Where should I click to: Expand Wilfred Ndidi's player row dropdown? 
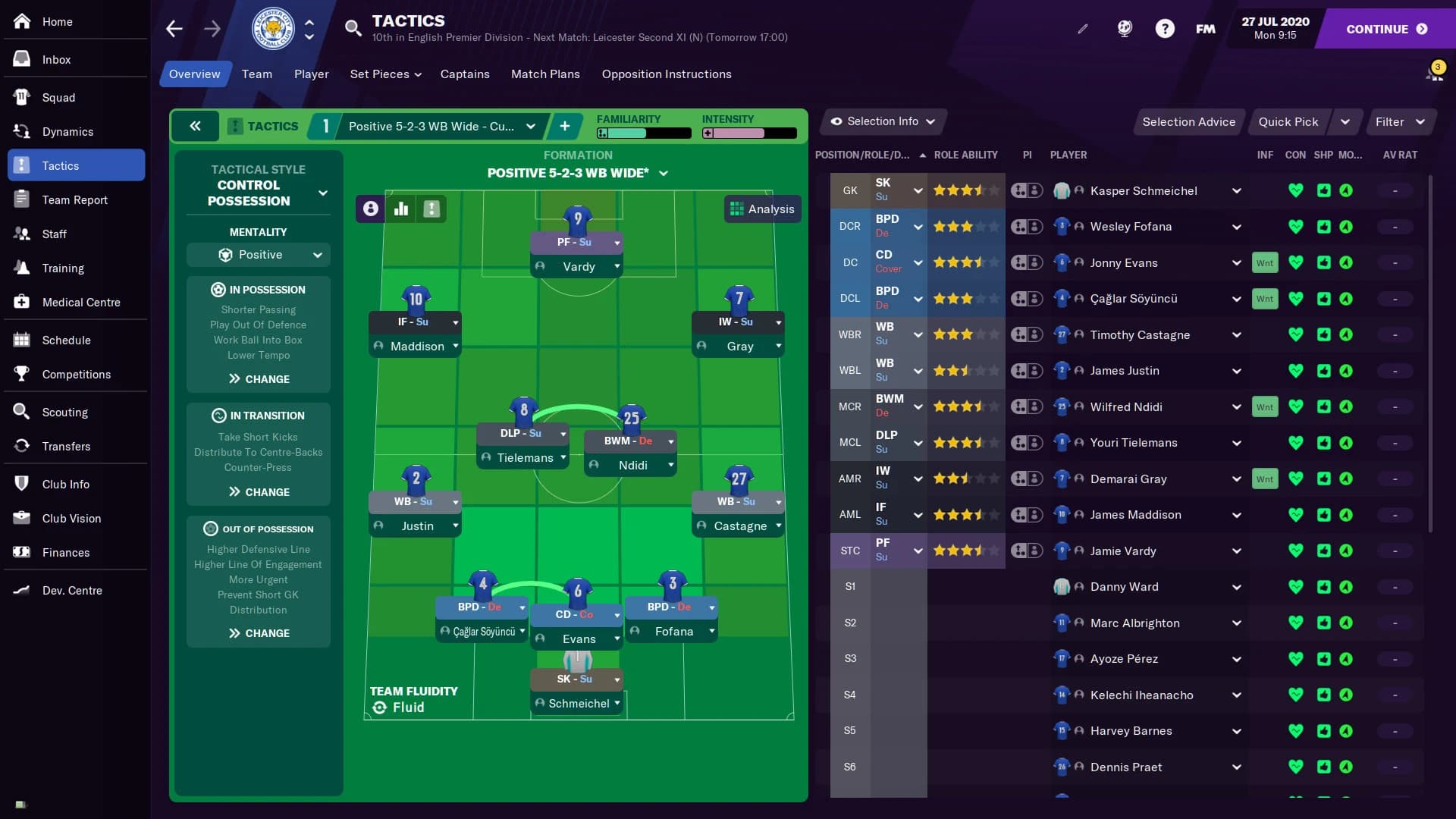tap(1237, 406)
